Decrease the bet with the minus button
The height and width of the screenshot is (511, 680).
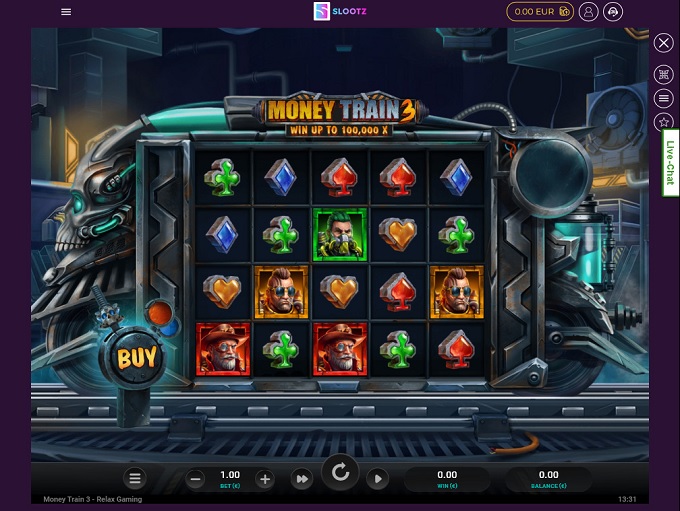196,479
